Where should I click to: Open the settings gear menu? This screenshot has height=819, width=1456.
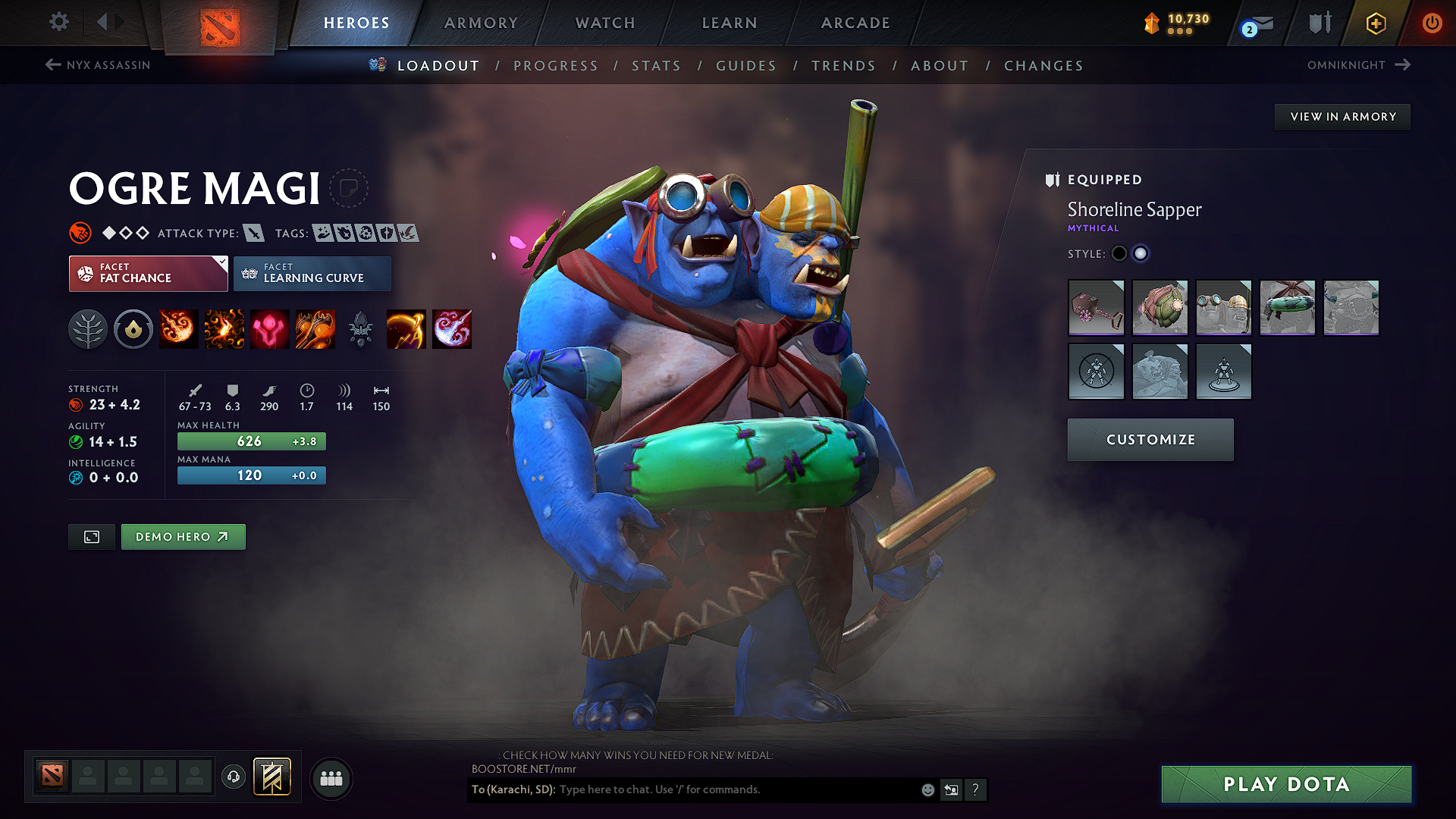tap(59, 21)
